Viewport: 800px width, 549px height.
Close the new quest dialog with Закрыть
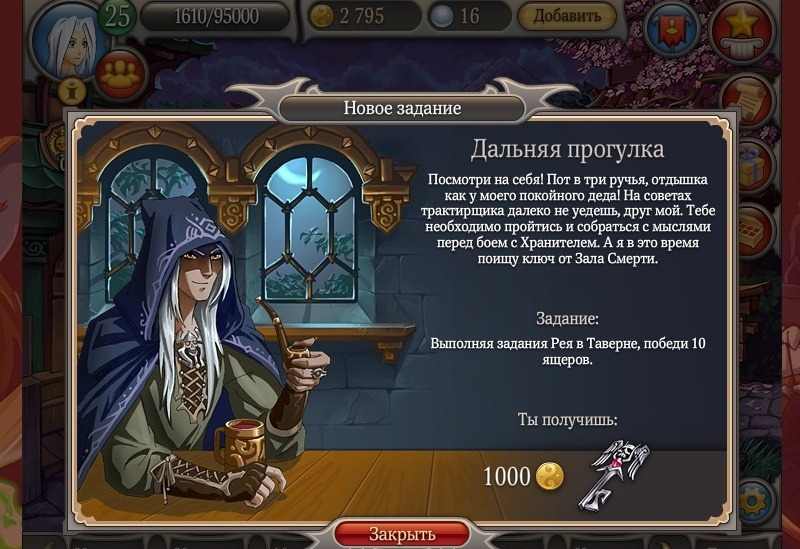401,534
